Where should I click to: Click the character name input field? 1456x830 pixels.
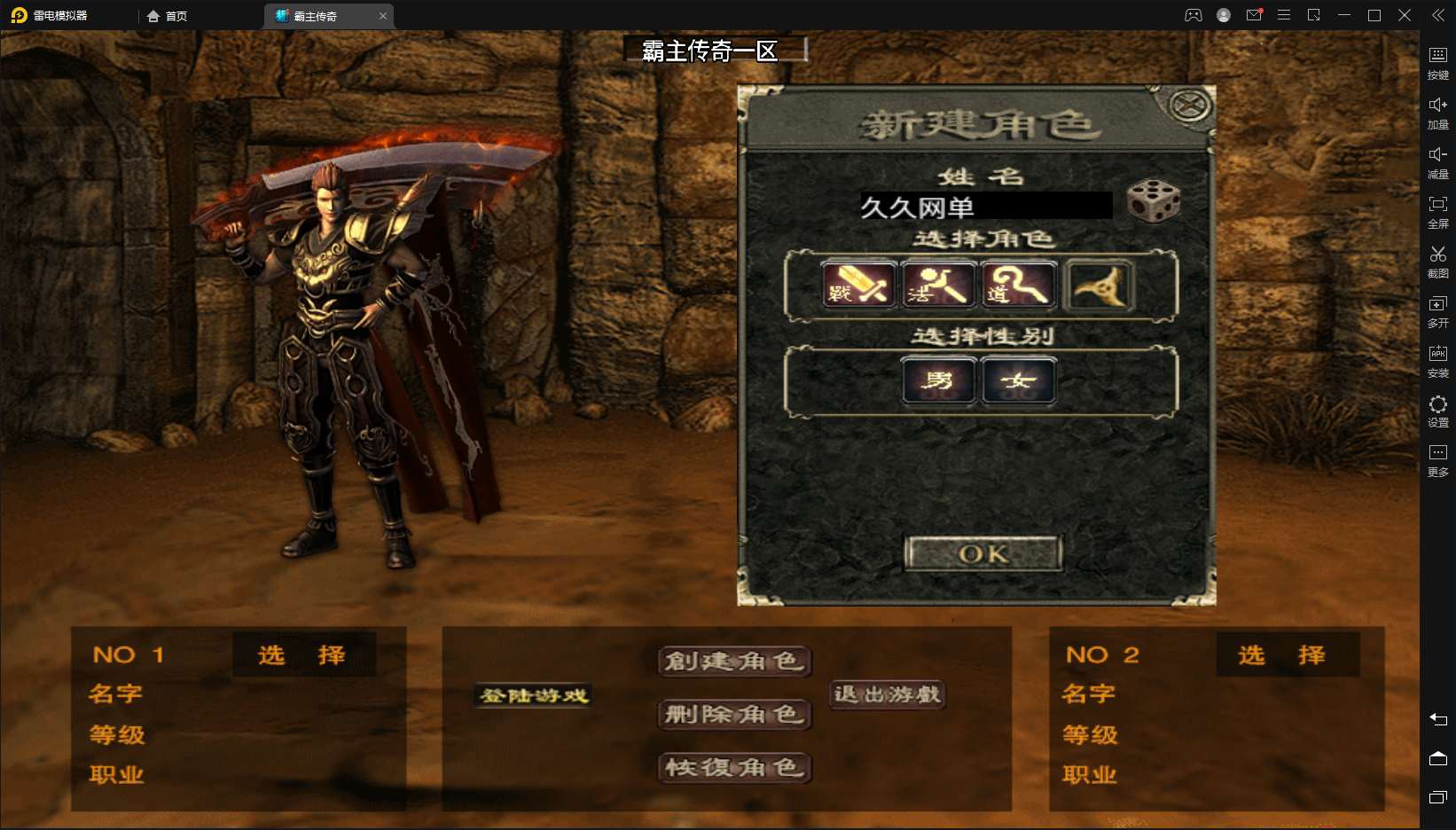pos(985,207)
